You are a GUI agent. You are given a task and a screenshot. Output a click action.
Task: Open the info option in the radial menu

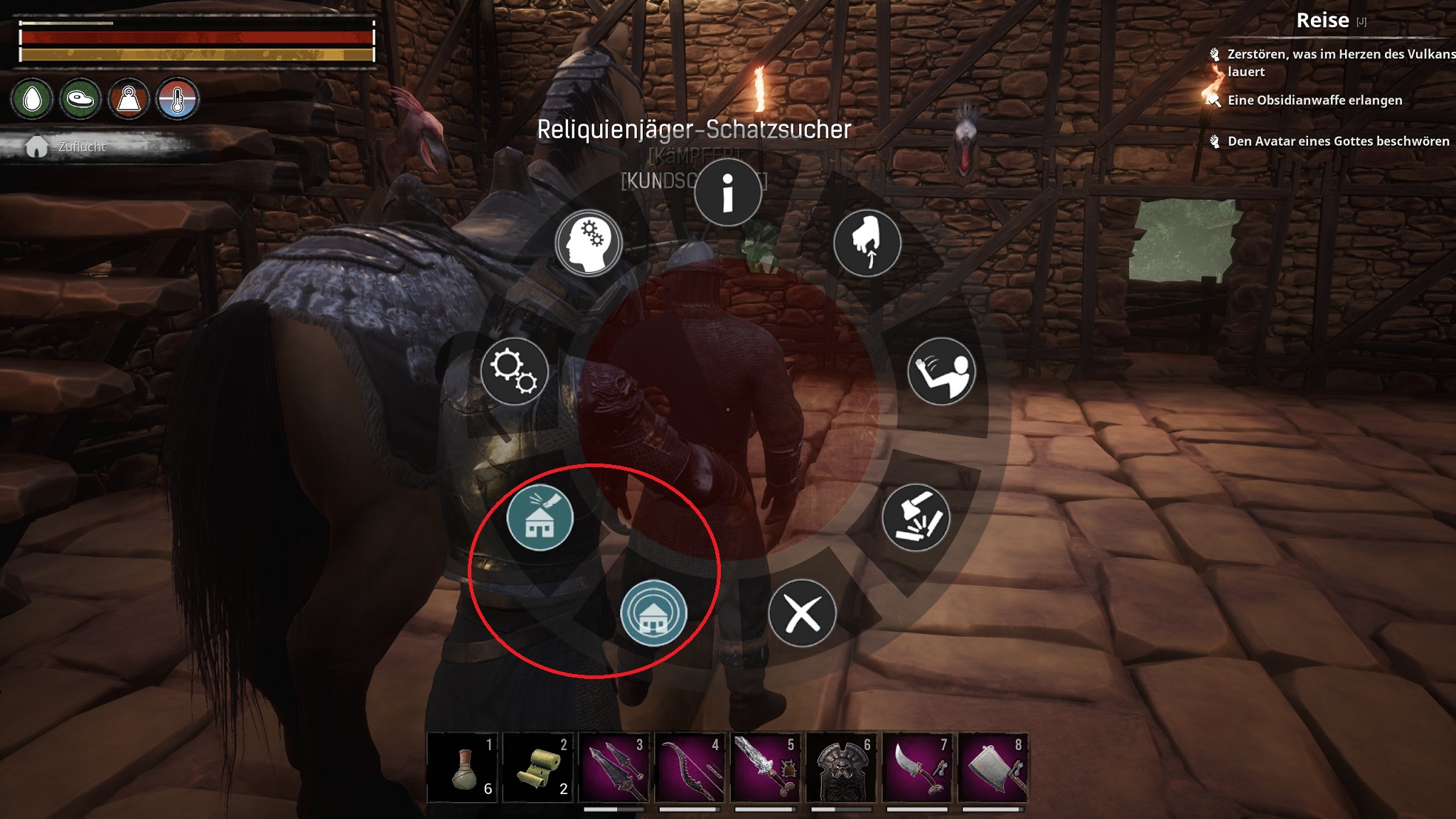pos(727,192)
